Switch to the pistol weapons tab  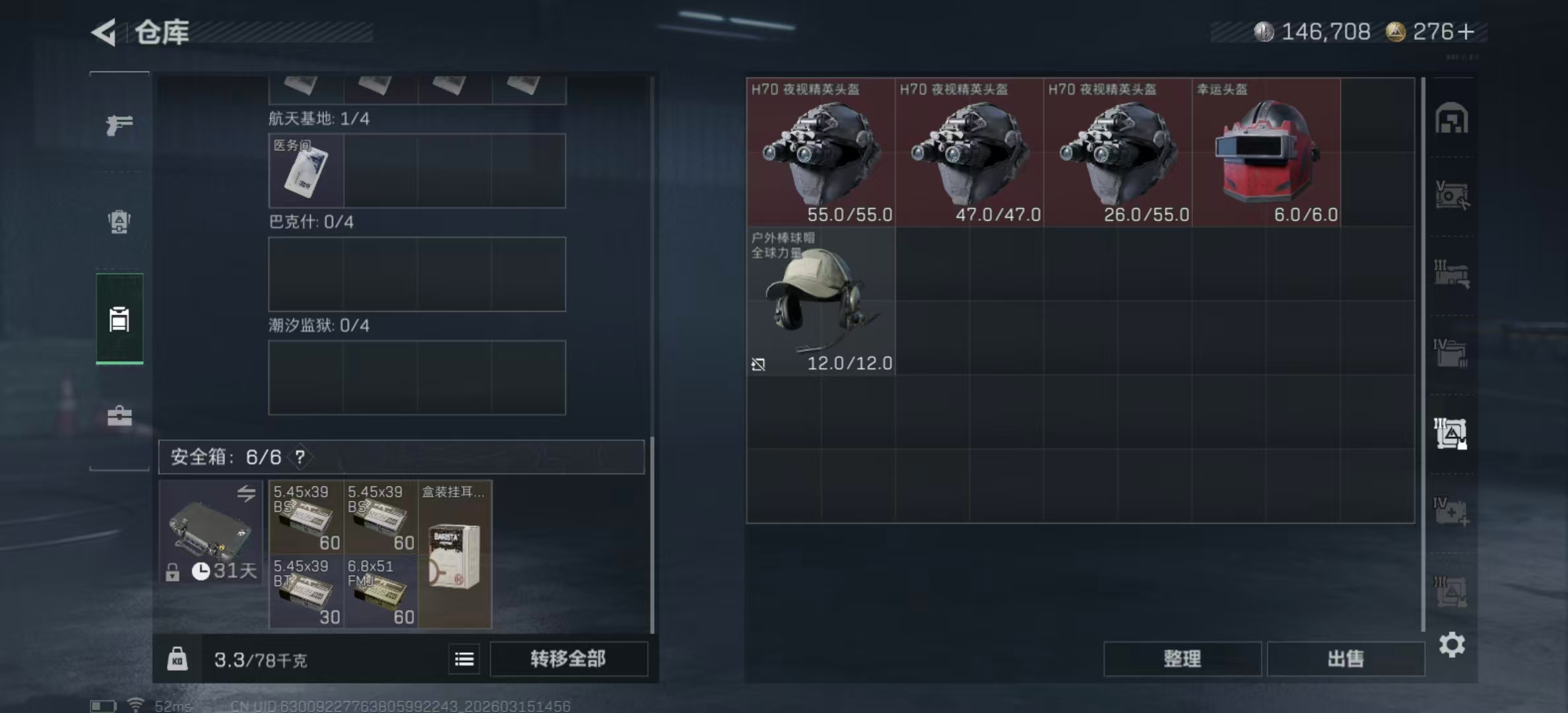click(119, 124)
